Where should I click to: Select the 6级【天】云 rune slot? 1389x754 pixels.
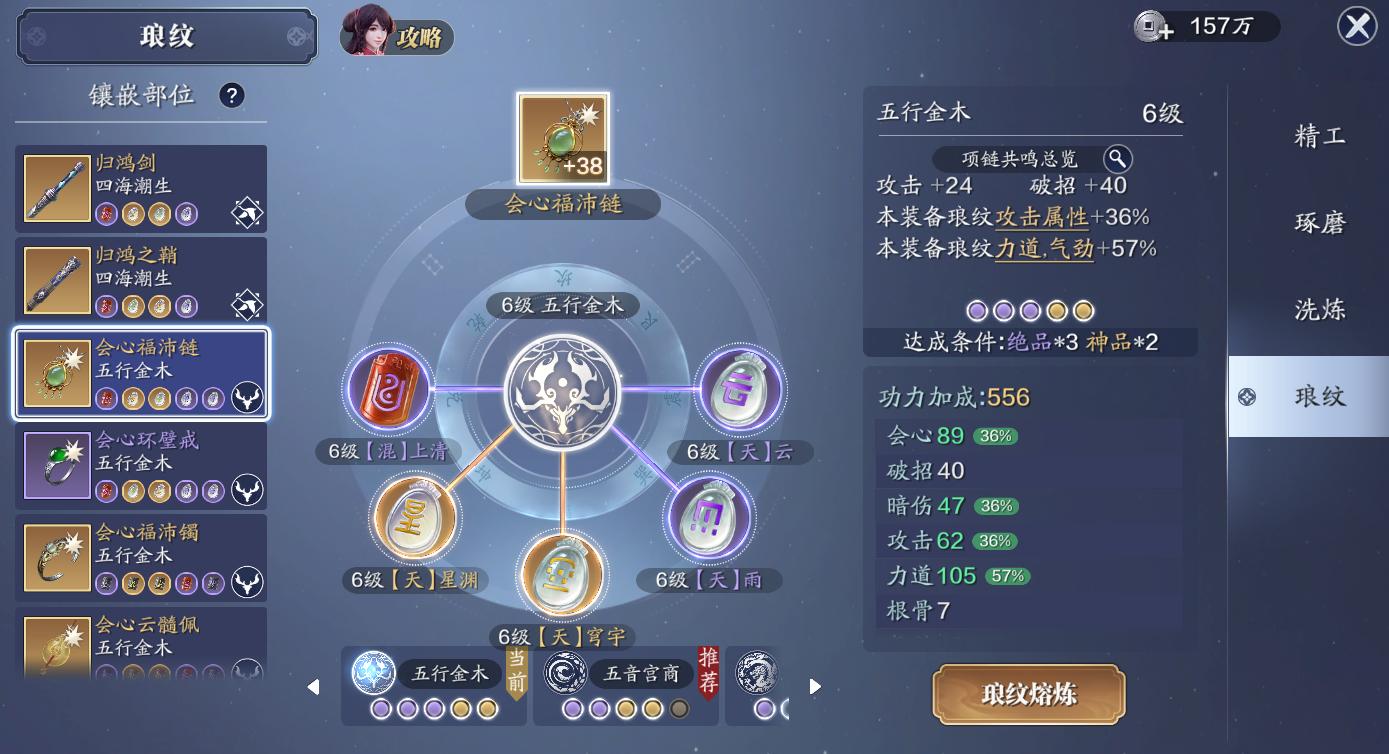[739, 390]
